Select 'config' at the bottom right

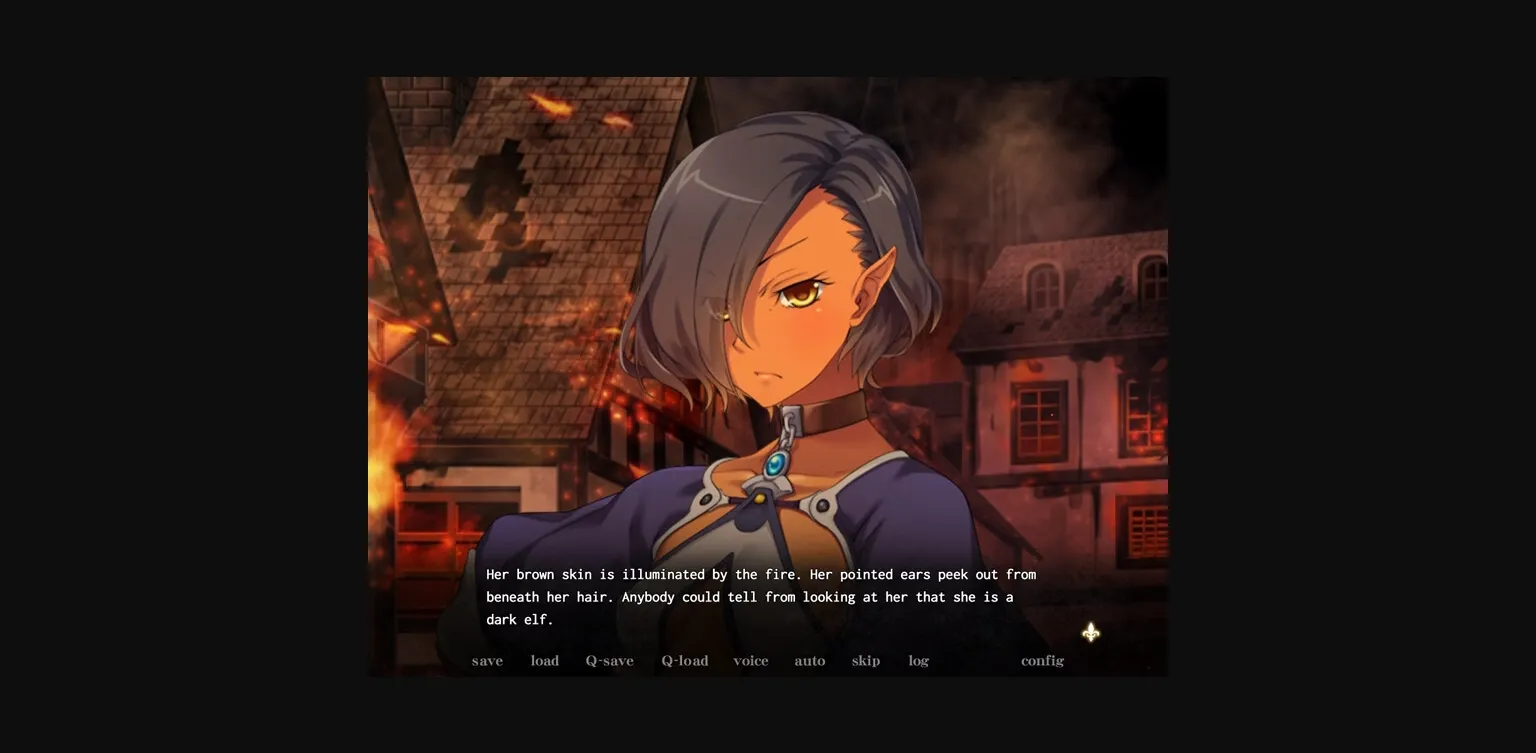click(1042, 660)
